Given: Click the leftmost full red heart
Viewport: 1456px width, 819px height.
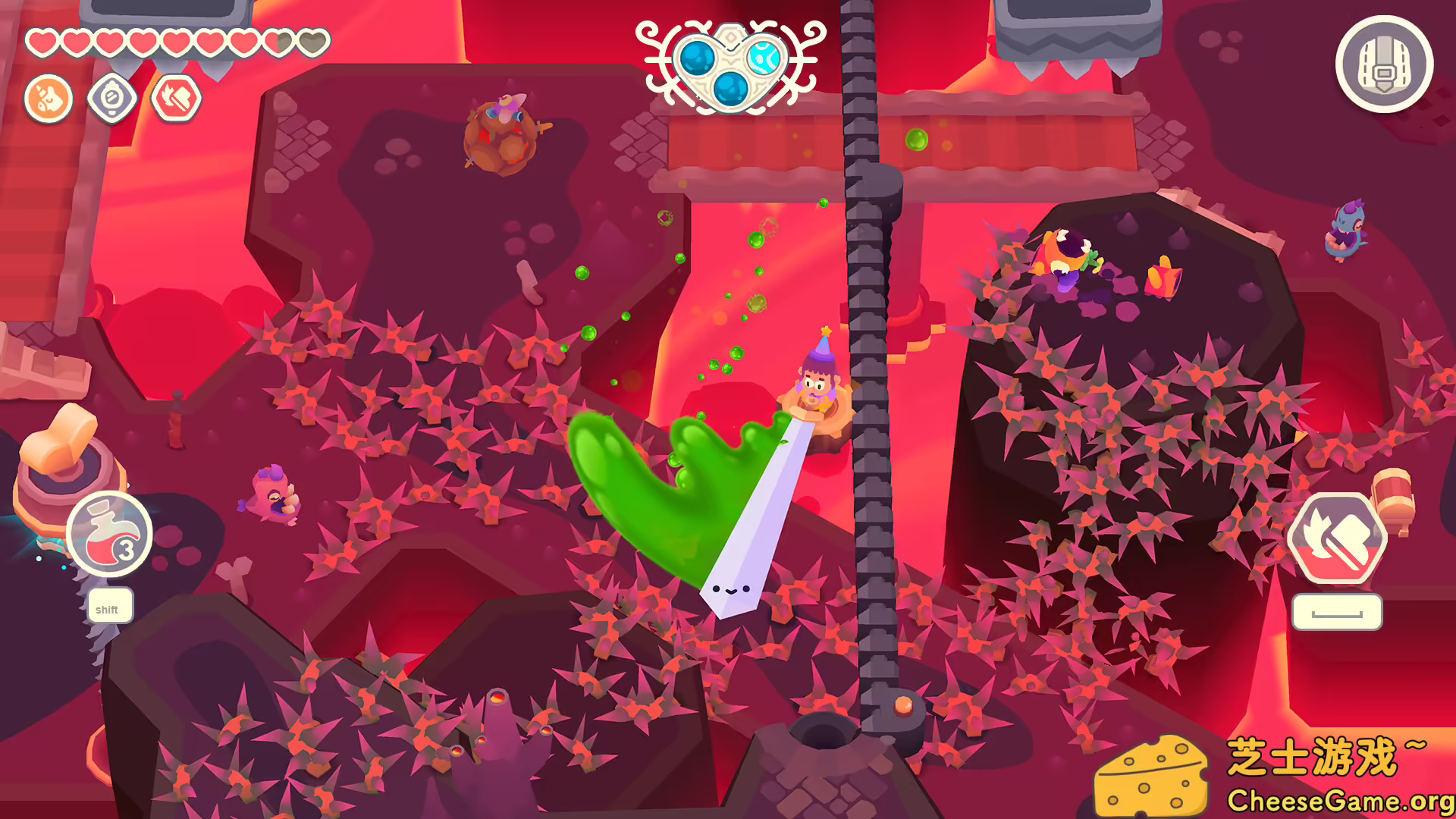Looking at the screenshot, I should tap(42, 42).
